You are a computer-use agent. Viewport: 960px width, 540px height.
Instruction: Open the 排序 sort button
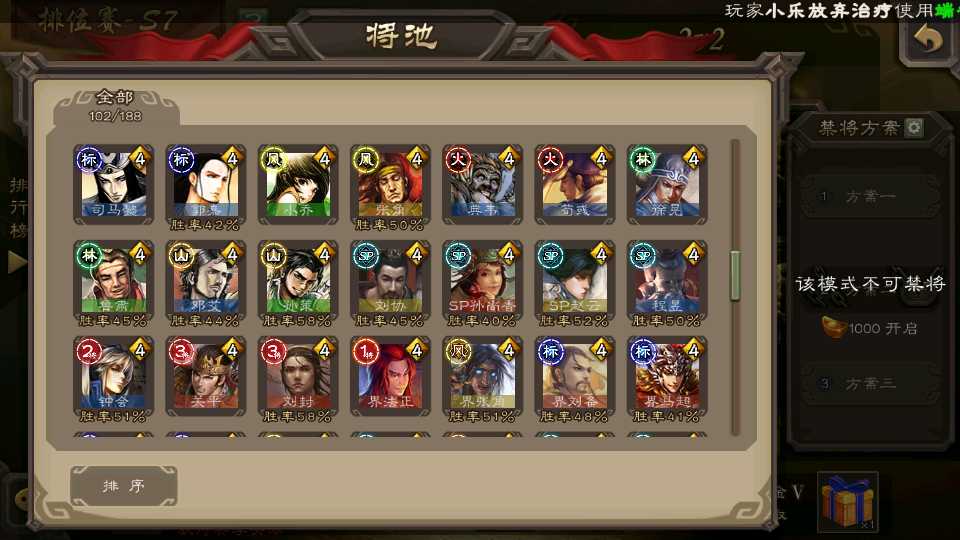pos(124,486)
